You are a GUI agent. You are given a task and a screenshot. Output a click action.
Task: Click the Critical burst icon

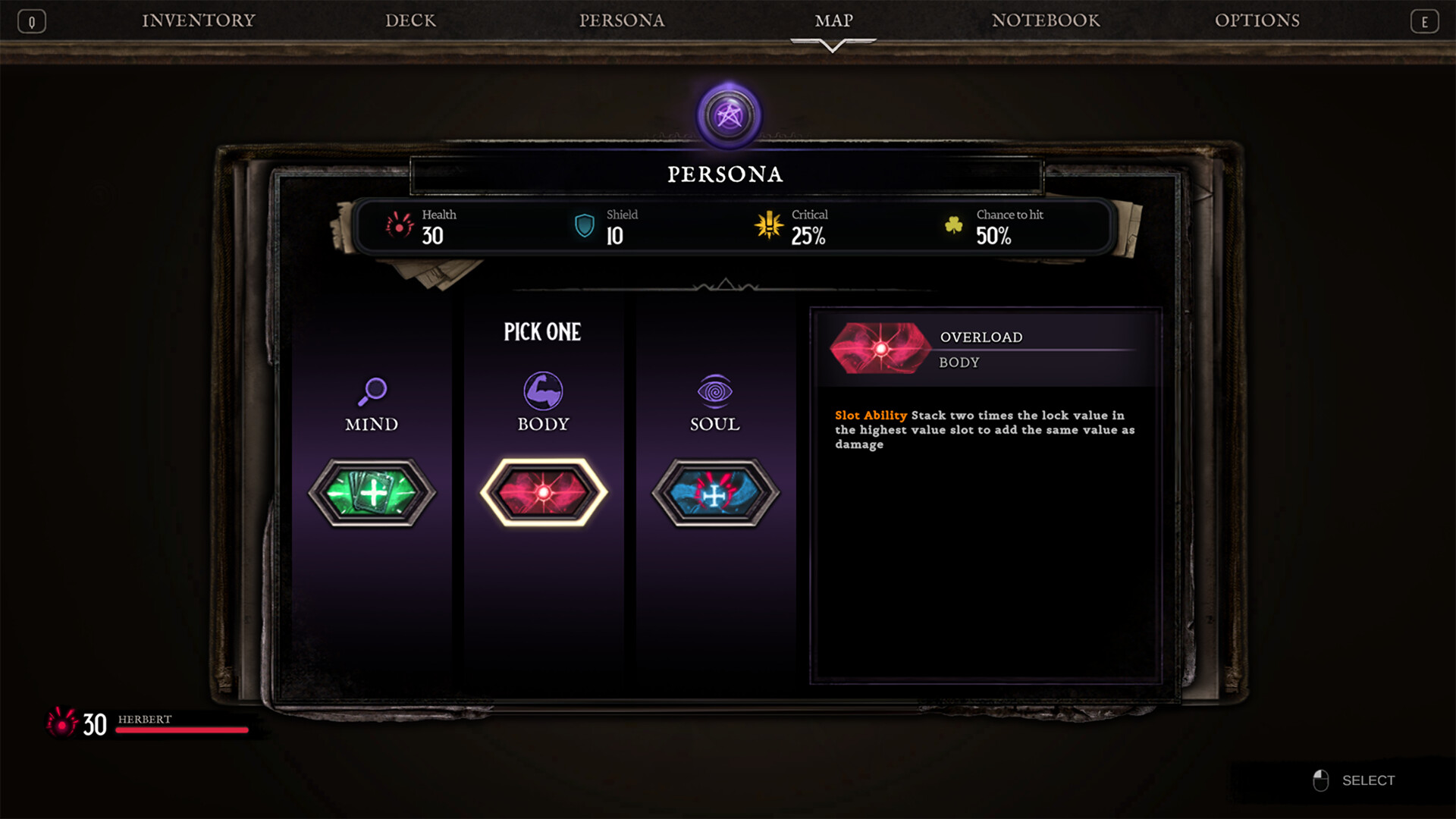(x=768, y=226)
